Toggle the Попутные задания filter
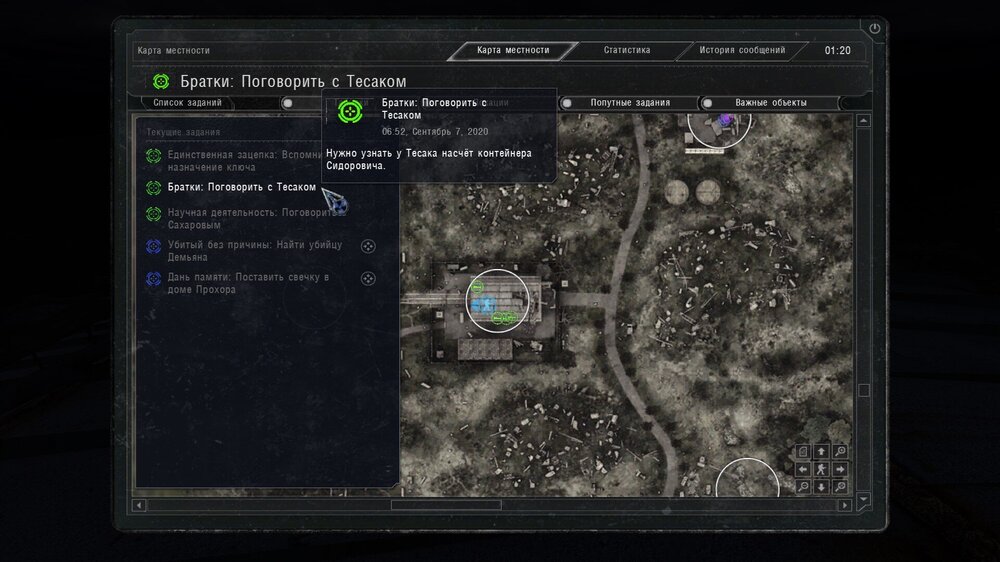Screen dimensions: 1000x562 click(629, 102)
